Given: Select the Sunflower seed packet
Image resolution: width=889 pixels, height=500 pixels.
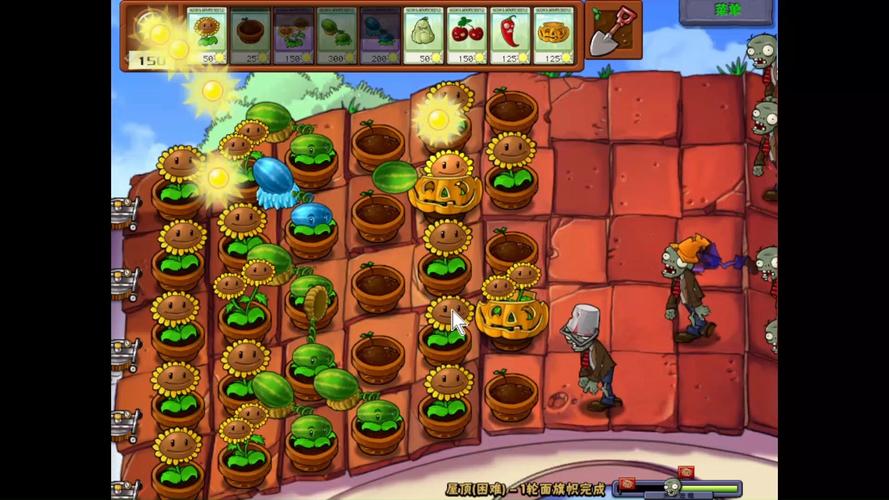Looking at the screenshot, I should tap(207, 36).
